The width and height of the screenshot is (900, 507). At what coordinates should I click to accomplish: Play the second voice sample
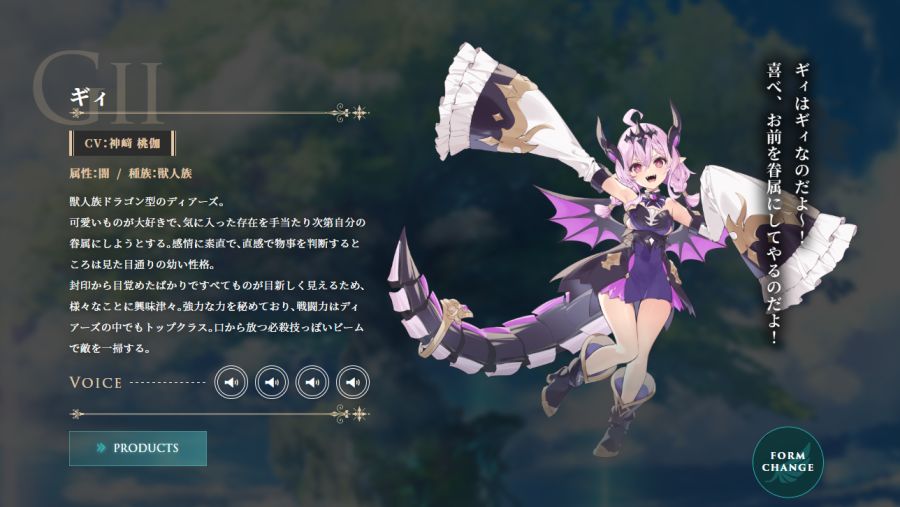point(272,382)
